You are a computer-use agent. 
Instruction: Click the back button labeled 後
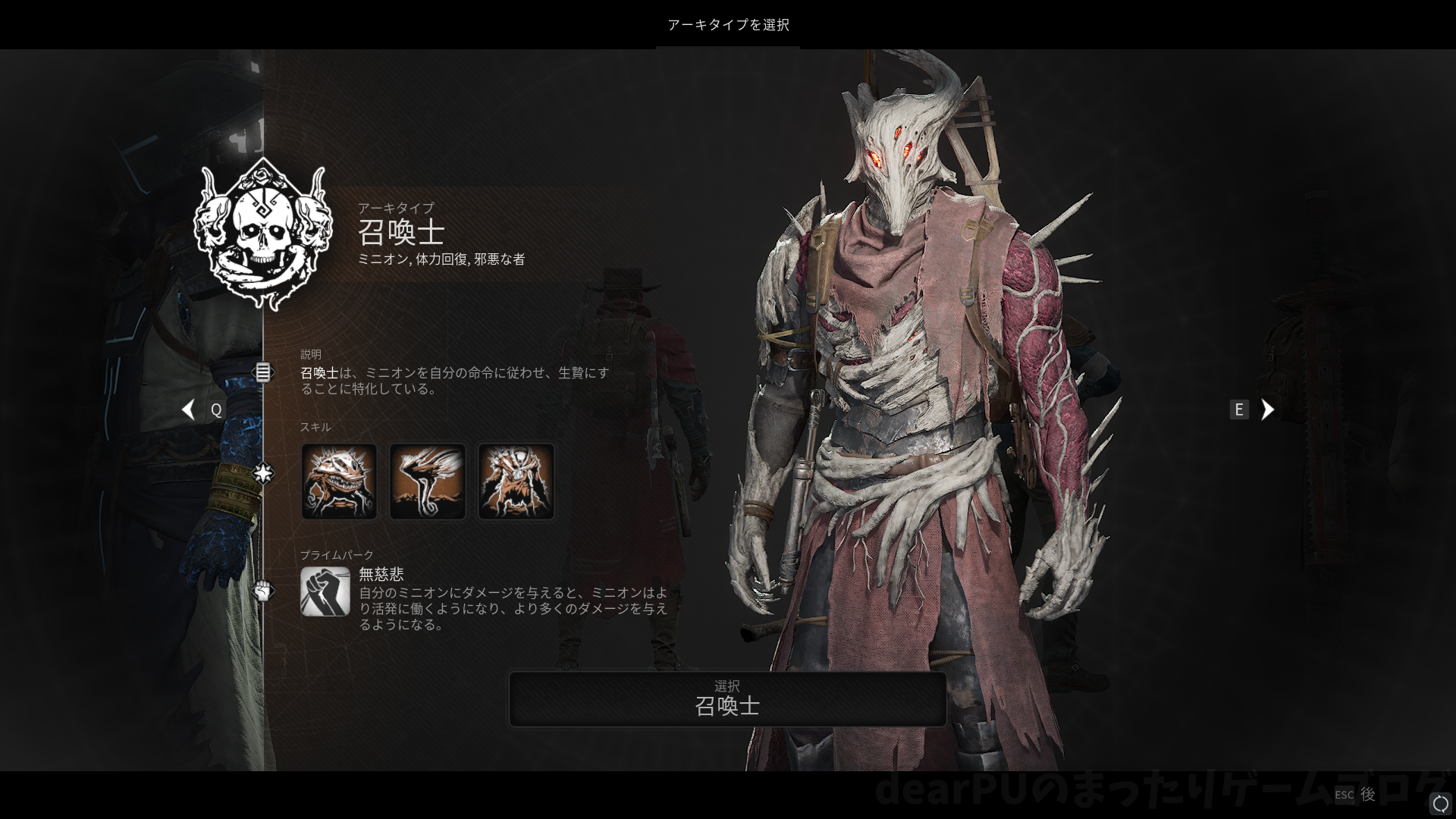(1367, 794)
